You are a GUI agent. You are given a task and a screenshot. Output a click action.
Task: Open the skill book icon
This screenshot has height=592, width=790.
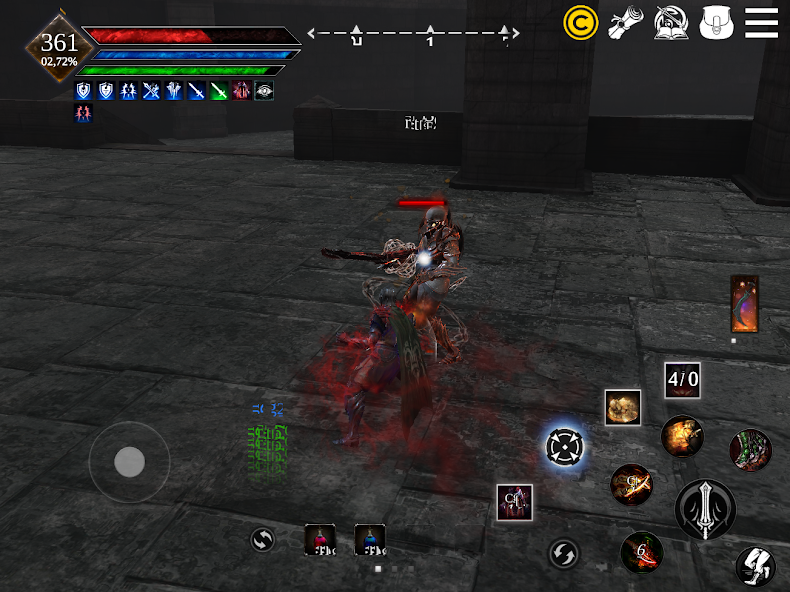click(x=670, y=22)
